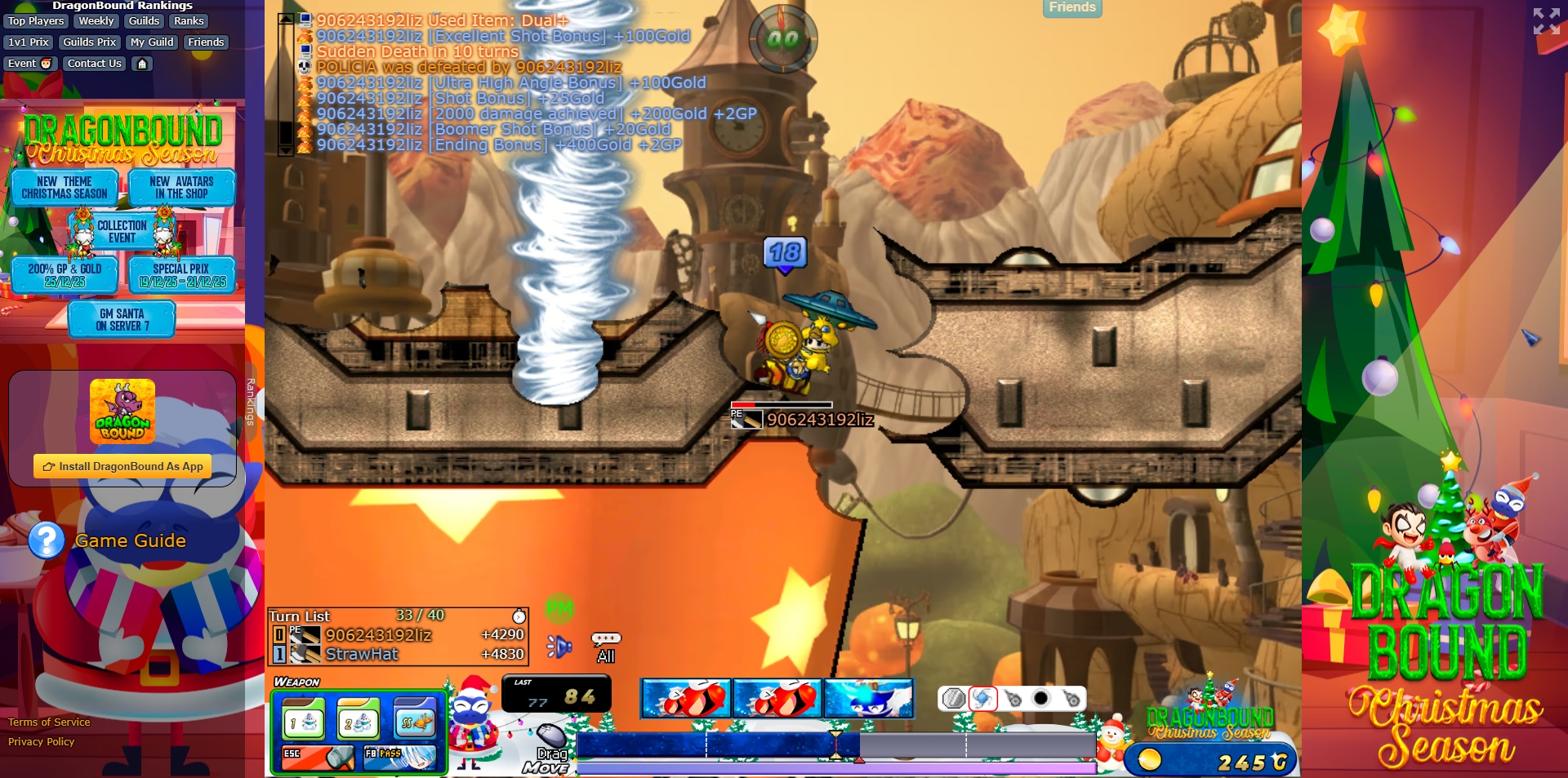Open the Game Guide help
The image size is (1568, 778).
[x=130, y=540]
